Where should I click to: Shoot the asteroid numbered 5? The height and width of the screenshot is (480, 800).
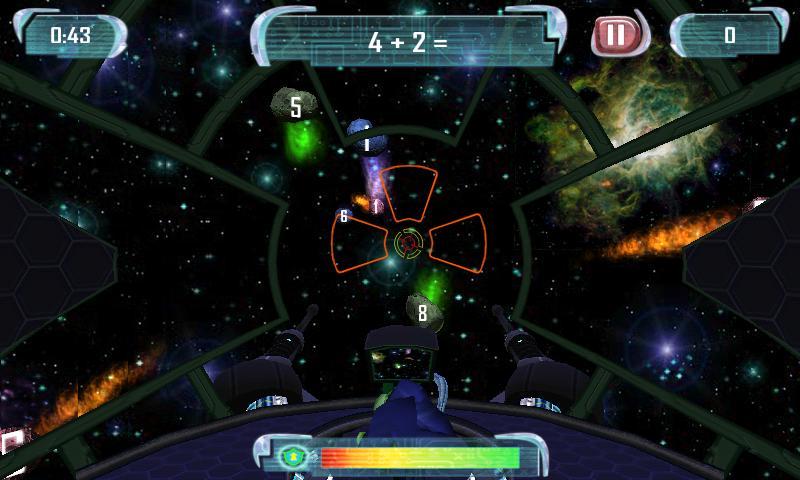[293, 106]
